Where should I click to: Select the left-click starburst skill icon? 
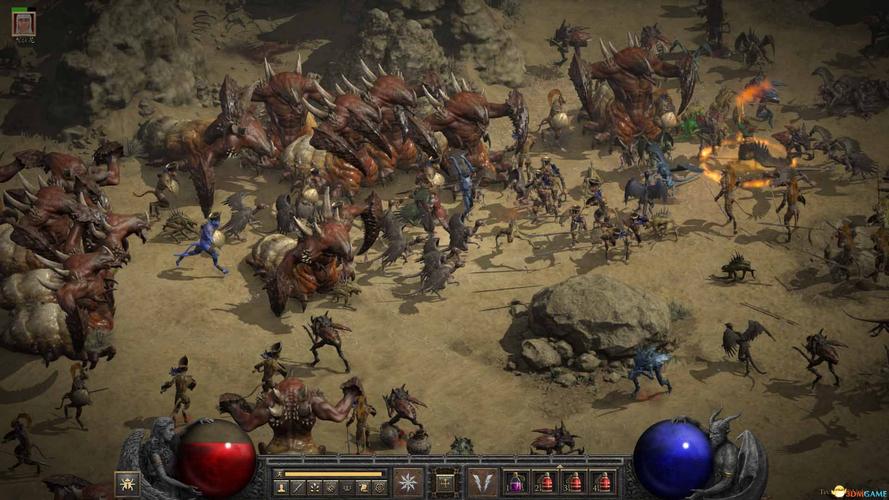coord(408,482)
